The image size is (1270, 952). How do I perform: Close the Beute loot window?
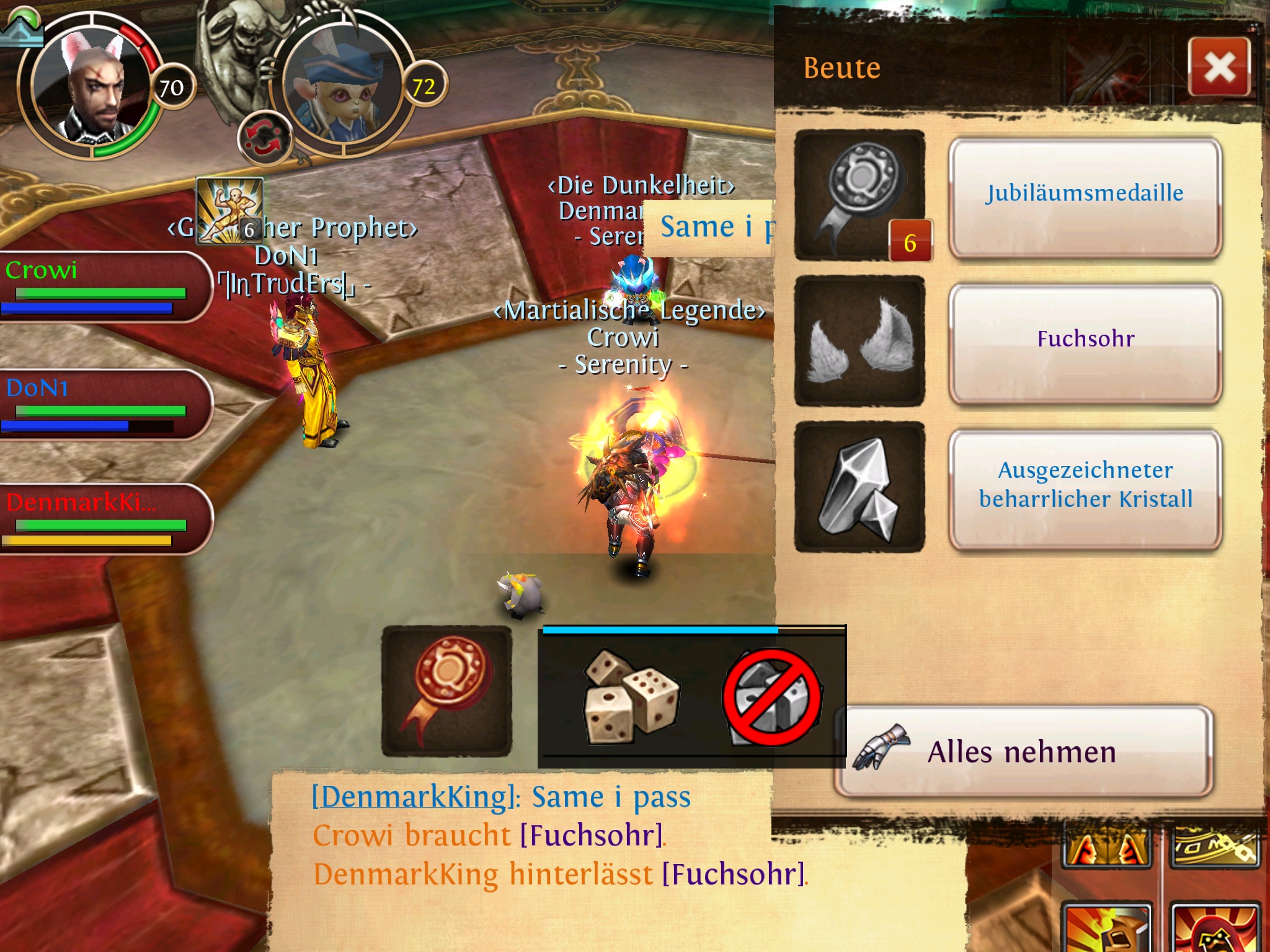click(x=1219, y=67)
